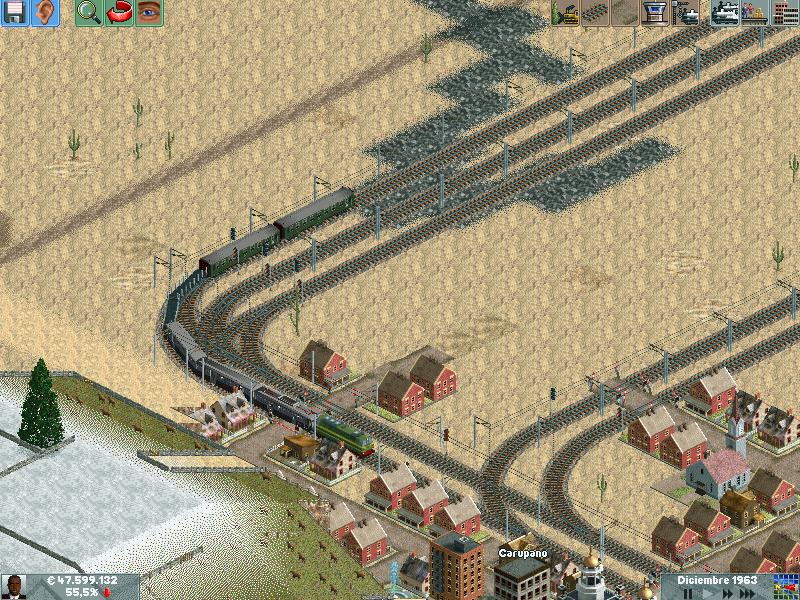Open the build new vehicles menu

tap(686, 13)
